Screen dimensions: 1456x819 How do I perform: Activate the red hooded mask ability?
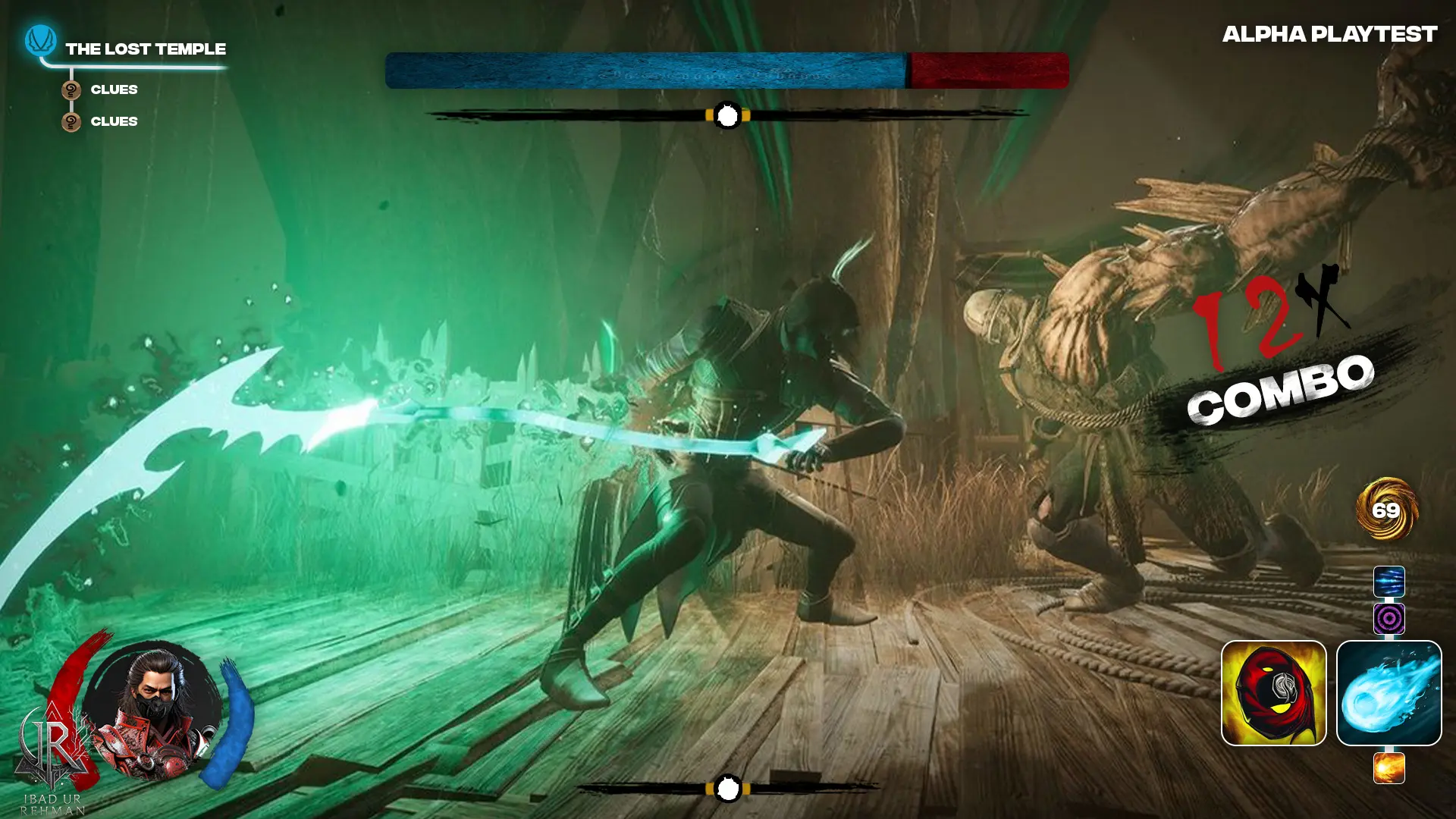coord(1273,693)
